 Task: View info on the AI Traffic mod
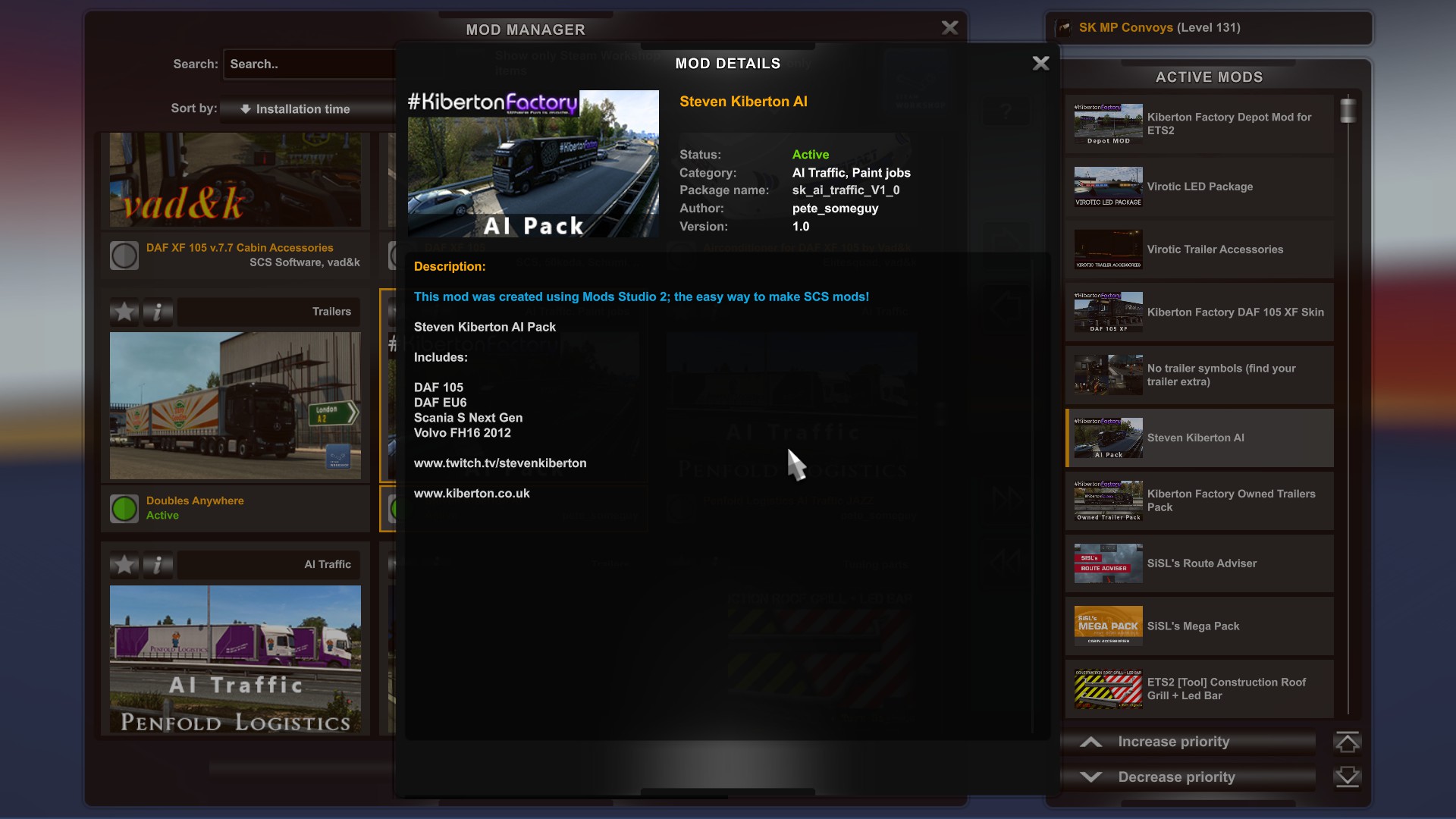158,565
